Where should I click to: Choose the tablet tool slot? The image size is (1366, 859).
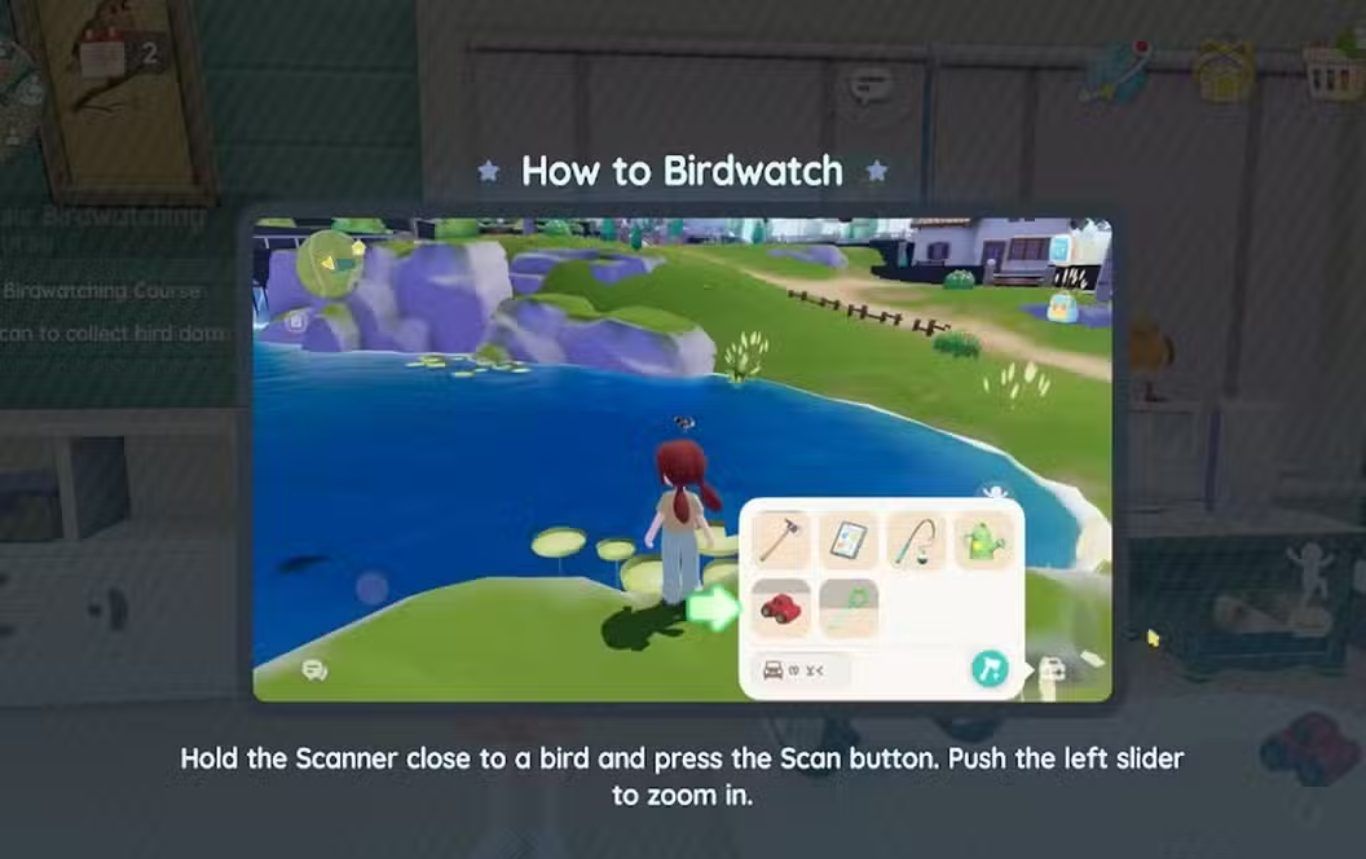point(849,540)
